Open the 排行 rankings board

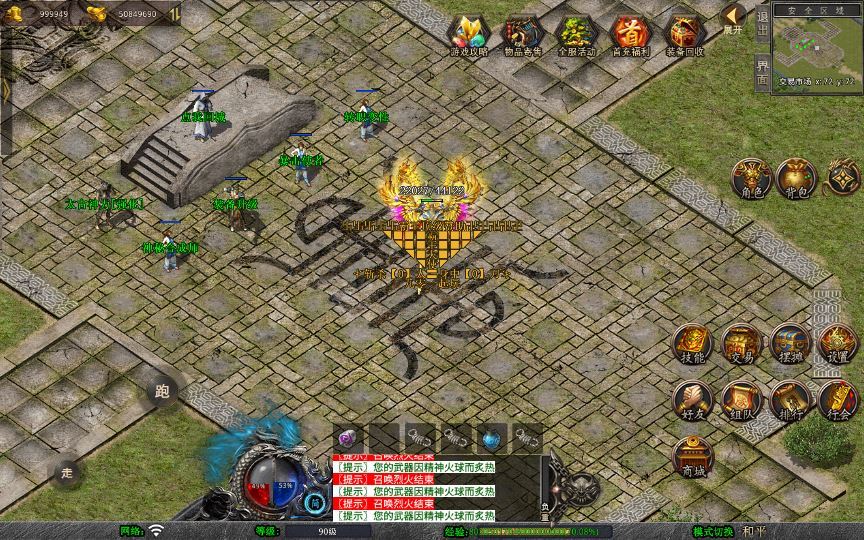(x=789, y=400)
